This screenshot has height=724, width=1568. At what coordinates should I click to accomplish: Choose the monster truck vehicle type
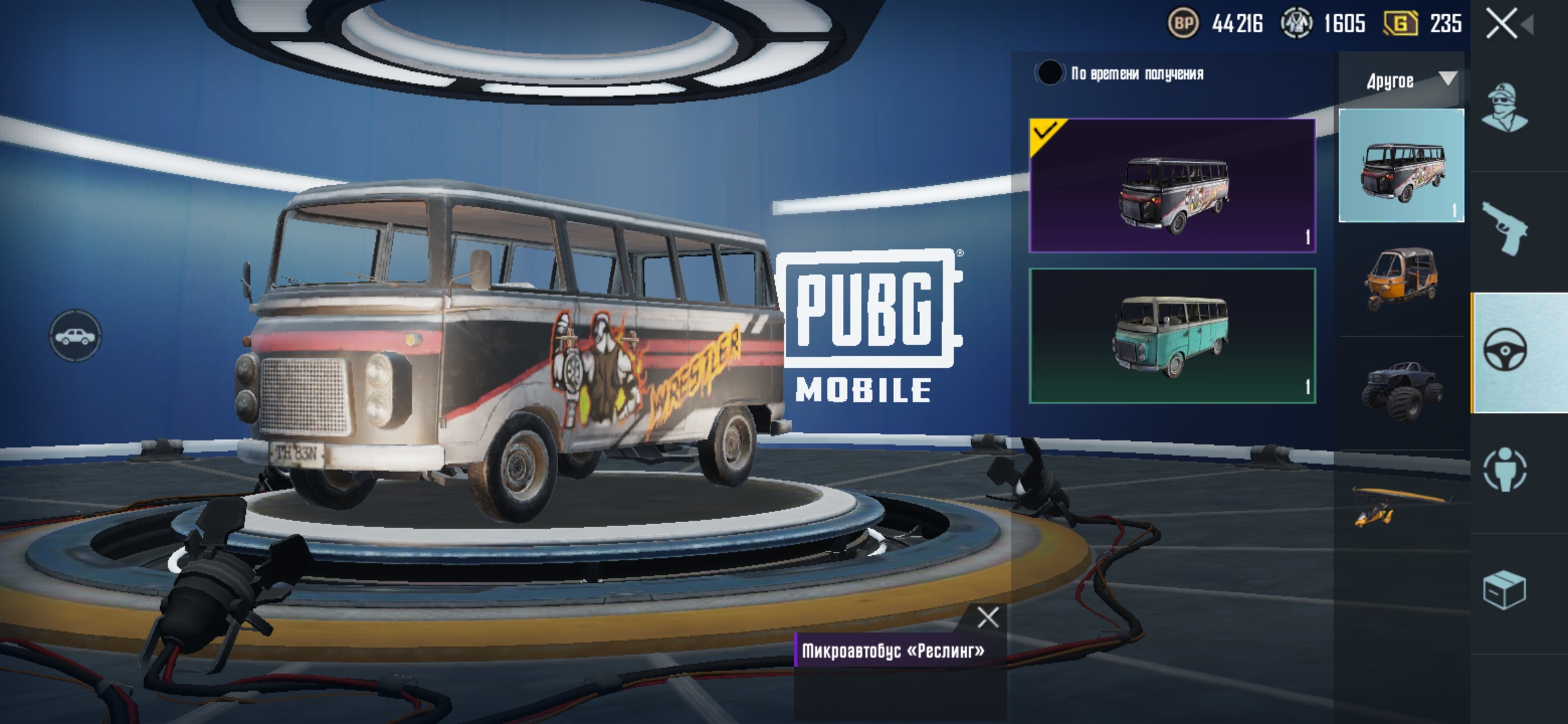pos(1401,391)
